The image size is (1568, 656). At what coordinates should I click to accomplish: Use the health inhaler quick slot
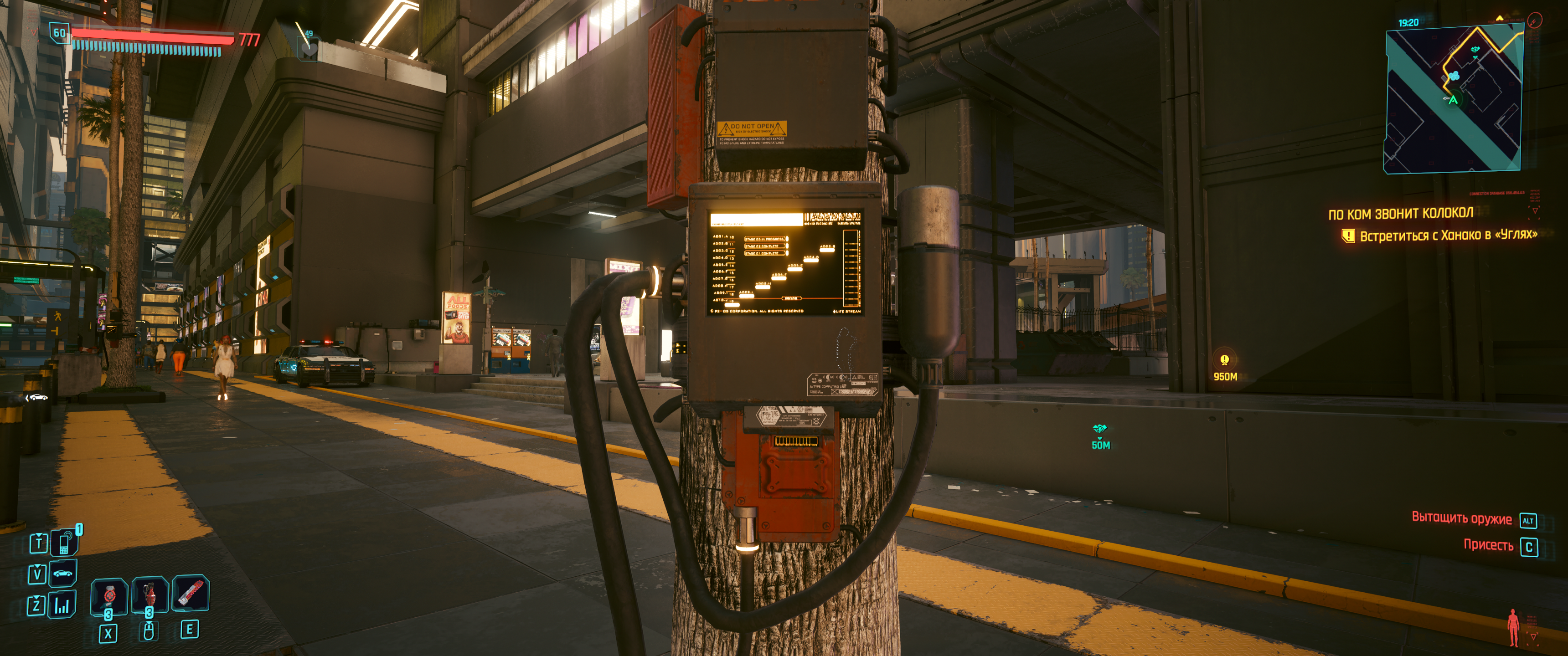(x=109, y=595)
